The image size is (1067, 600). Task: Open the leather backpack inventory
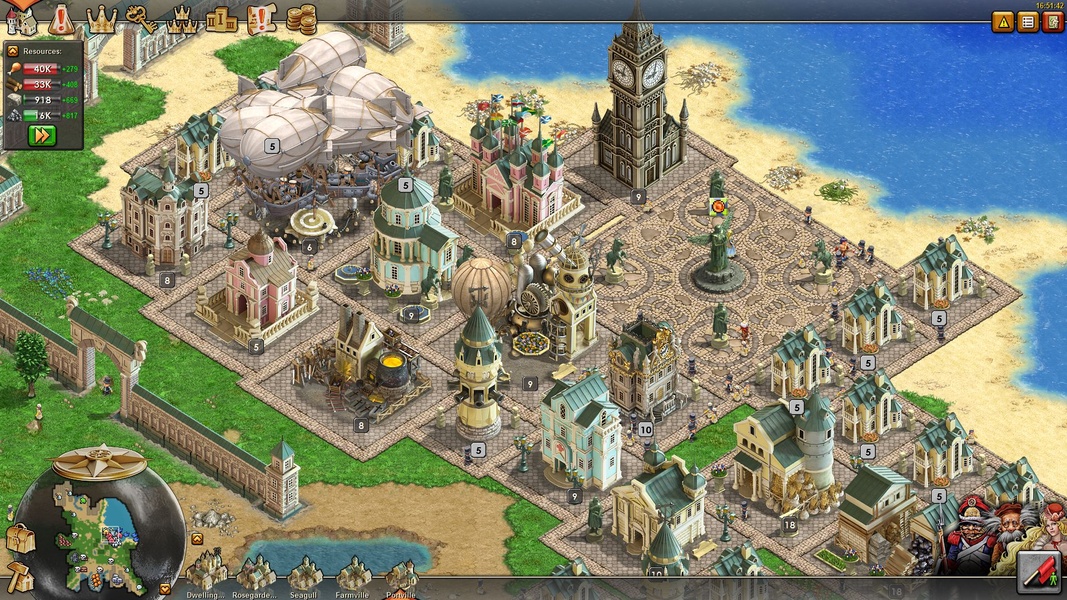pyautogui.click(x=20, y=539)
